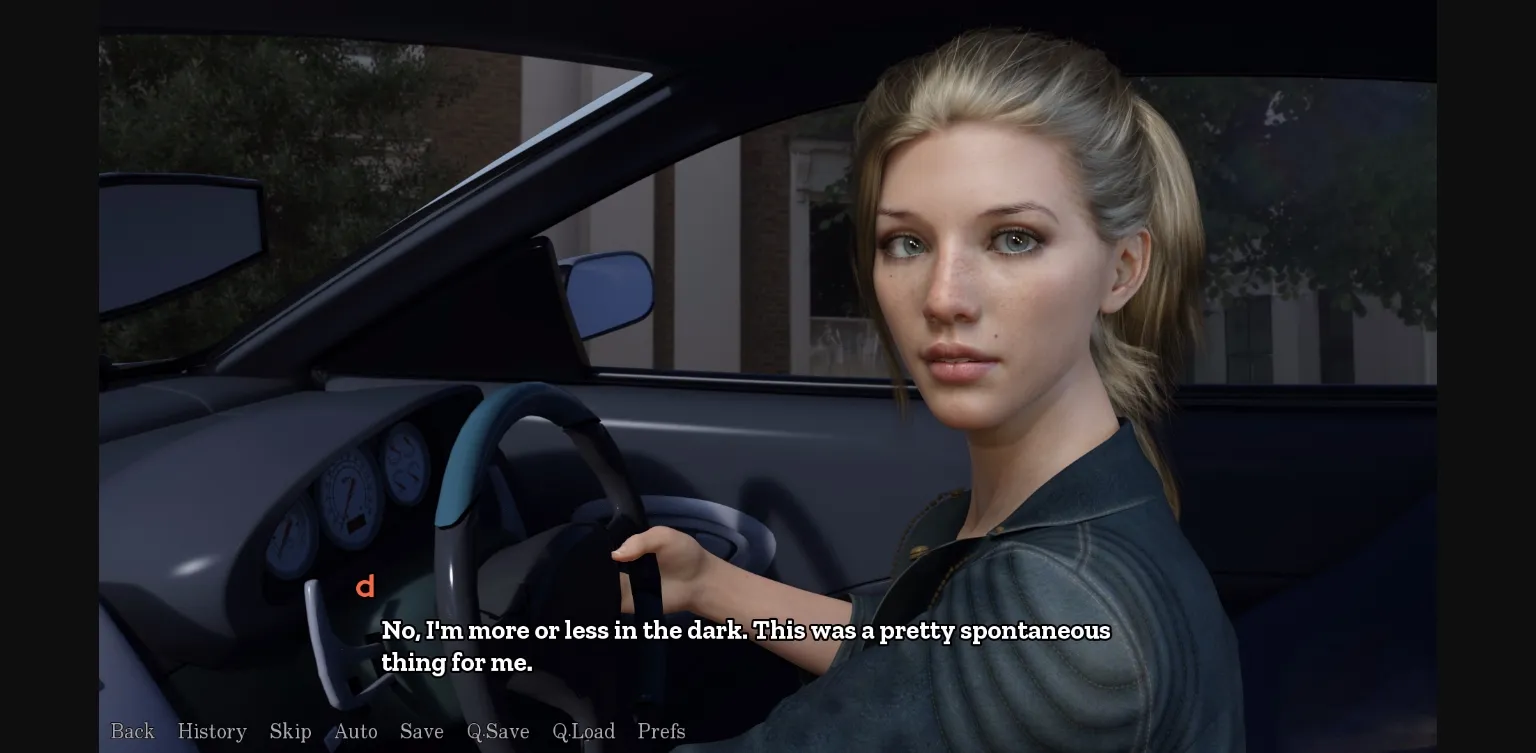Activate Skip to fast-forward seen dialogue

[x=291, y=731]
